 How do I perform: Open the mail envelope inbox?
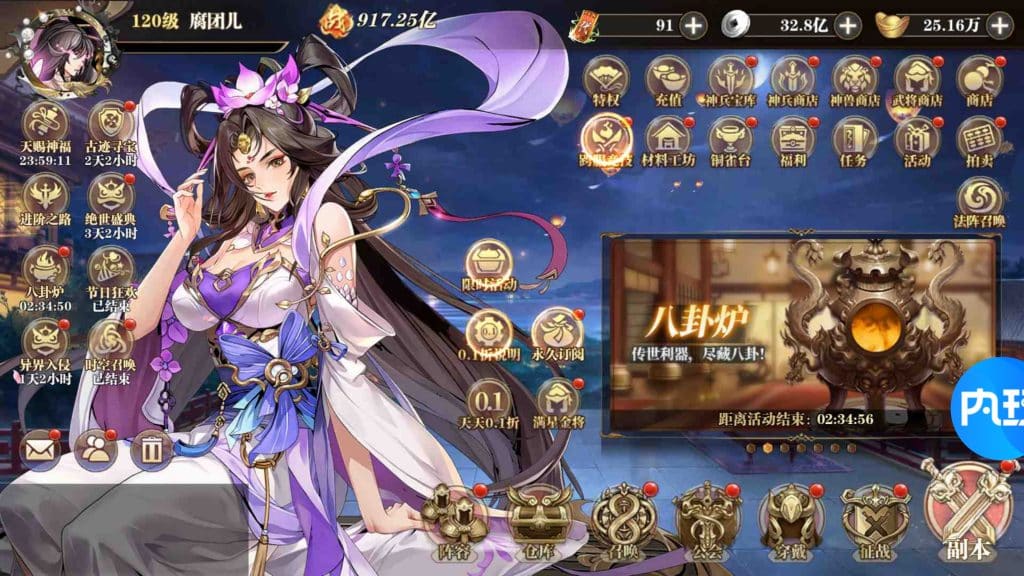41,450
